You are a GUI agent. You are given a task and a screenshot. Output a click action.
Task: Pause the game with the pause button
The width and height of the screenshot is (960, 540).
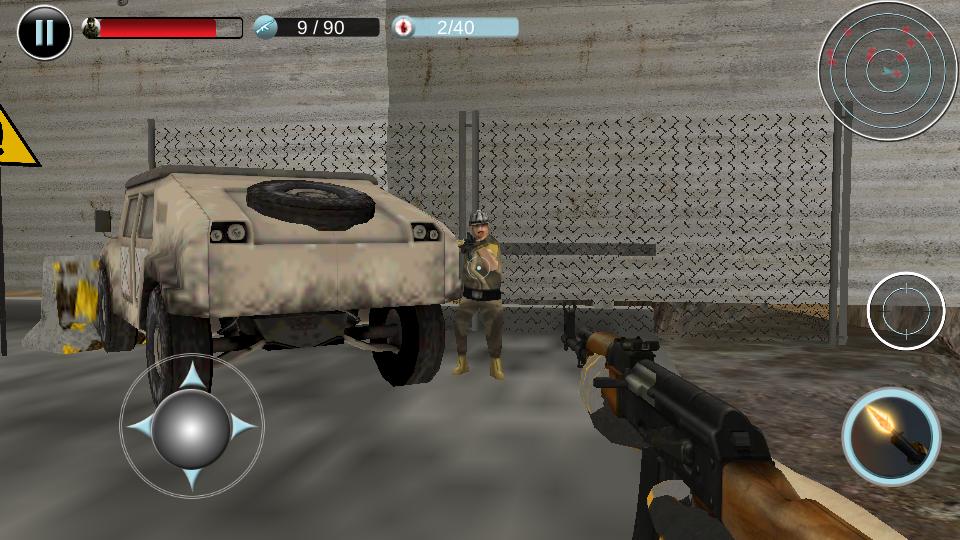point(44,32)
